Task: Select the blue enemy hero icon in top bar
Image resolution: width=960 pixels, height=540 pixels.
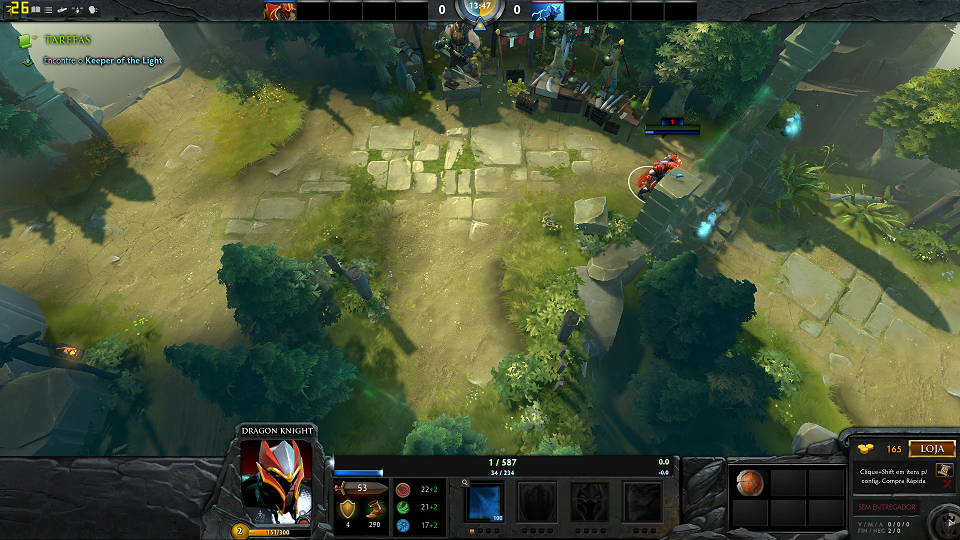Action: (x=547, y=11)
